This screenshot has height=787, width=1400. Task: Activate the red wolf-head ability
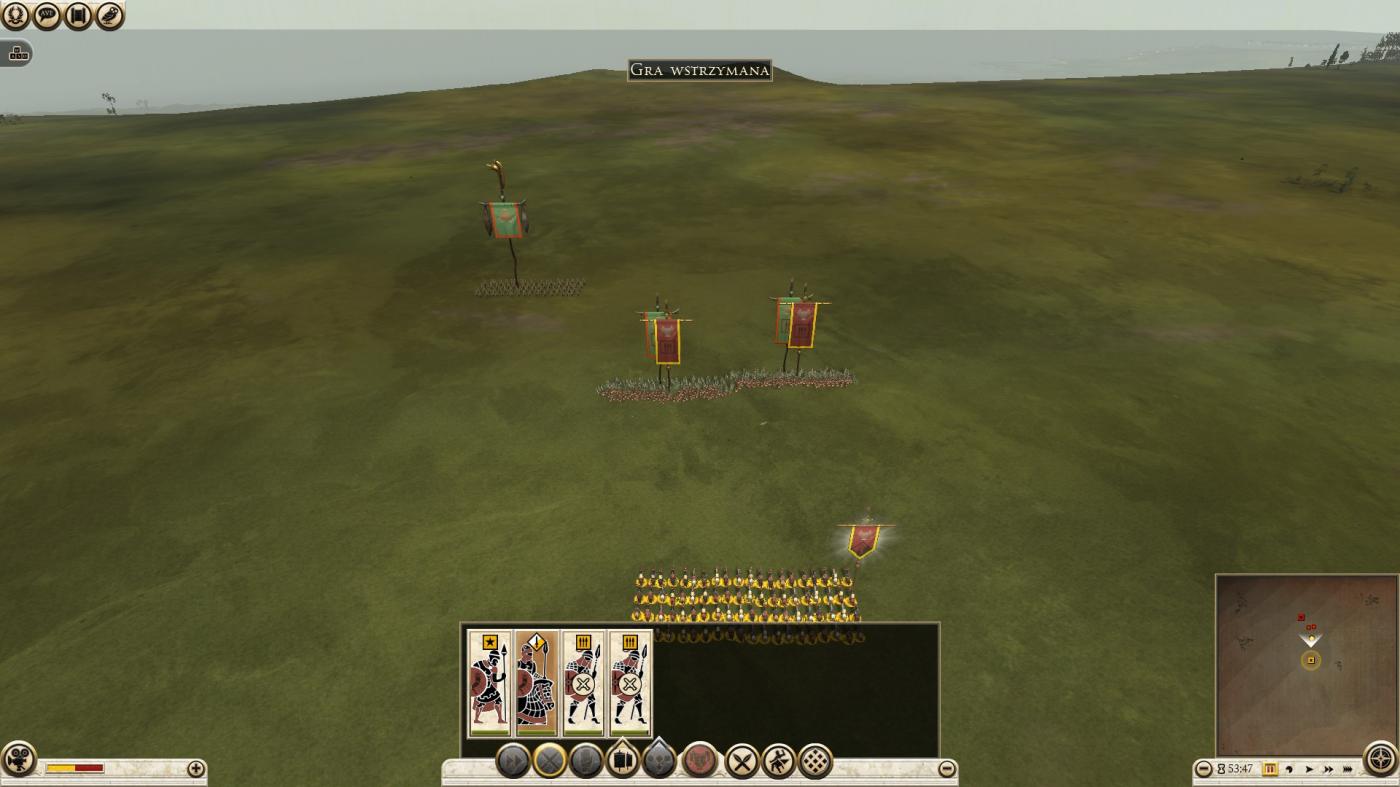tap(700, 761)
